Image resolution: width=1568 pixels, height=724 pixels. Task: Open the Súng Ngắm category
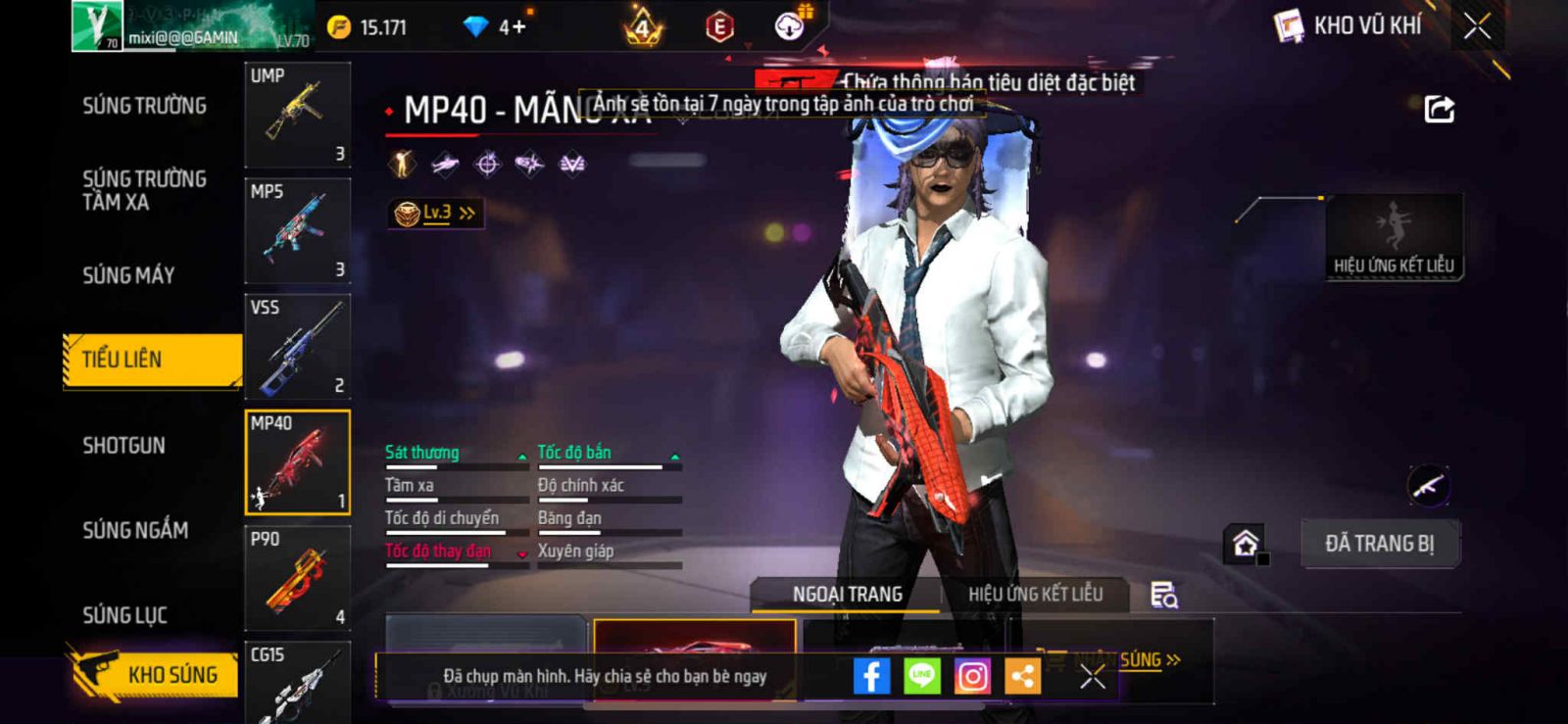click(x=135, y=530)
